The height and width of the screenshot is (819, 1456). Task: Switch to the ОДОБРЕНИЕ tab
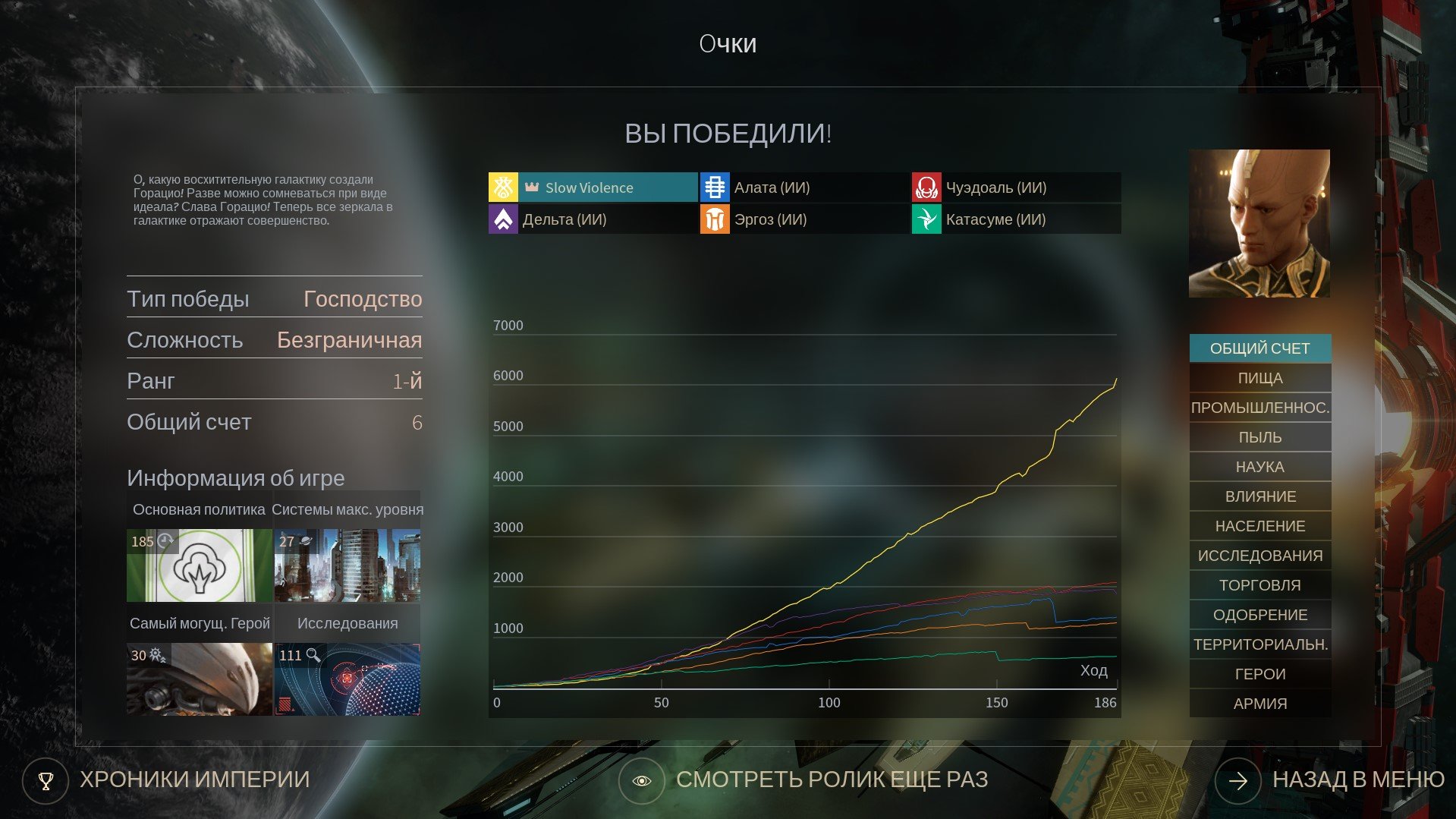[1259, 614]
